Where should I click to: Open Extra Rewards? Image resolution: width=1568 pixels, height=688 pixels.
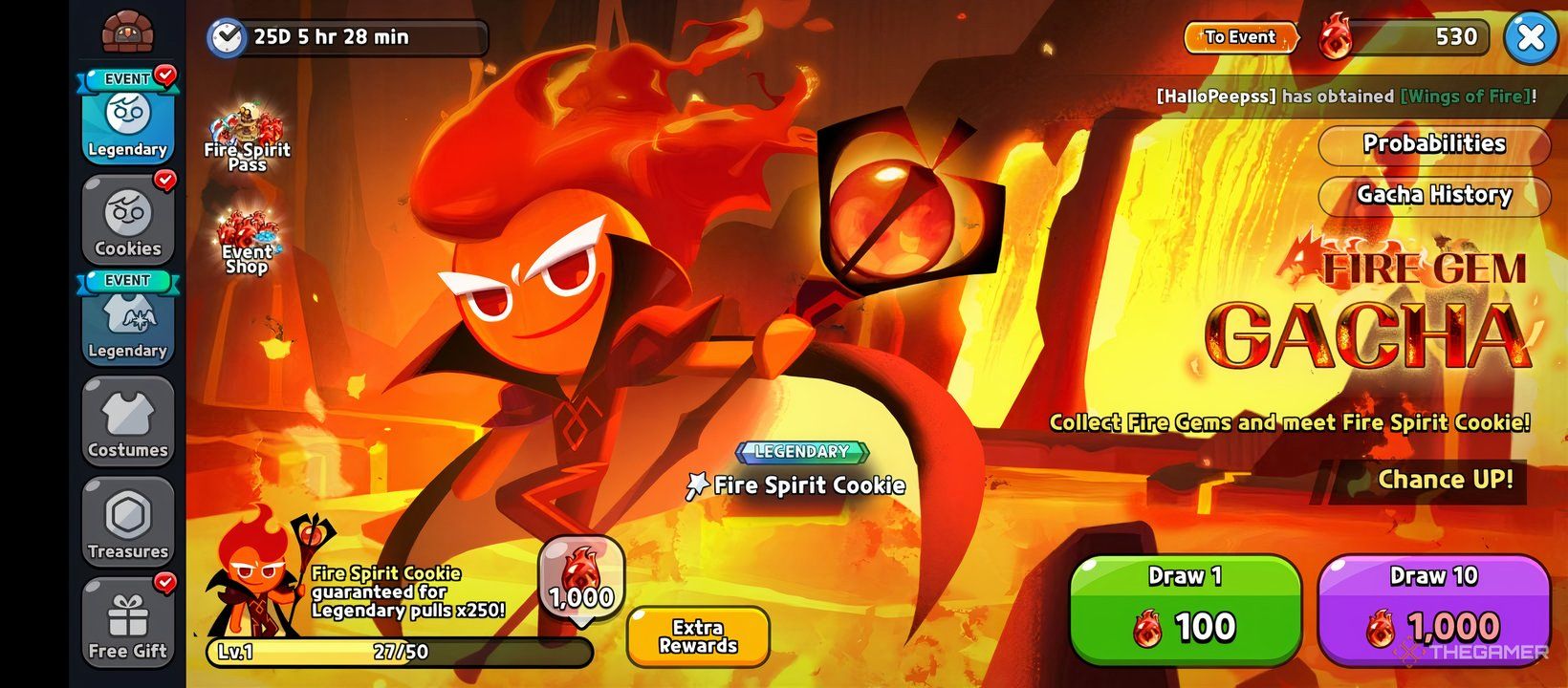coord(698,636)
